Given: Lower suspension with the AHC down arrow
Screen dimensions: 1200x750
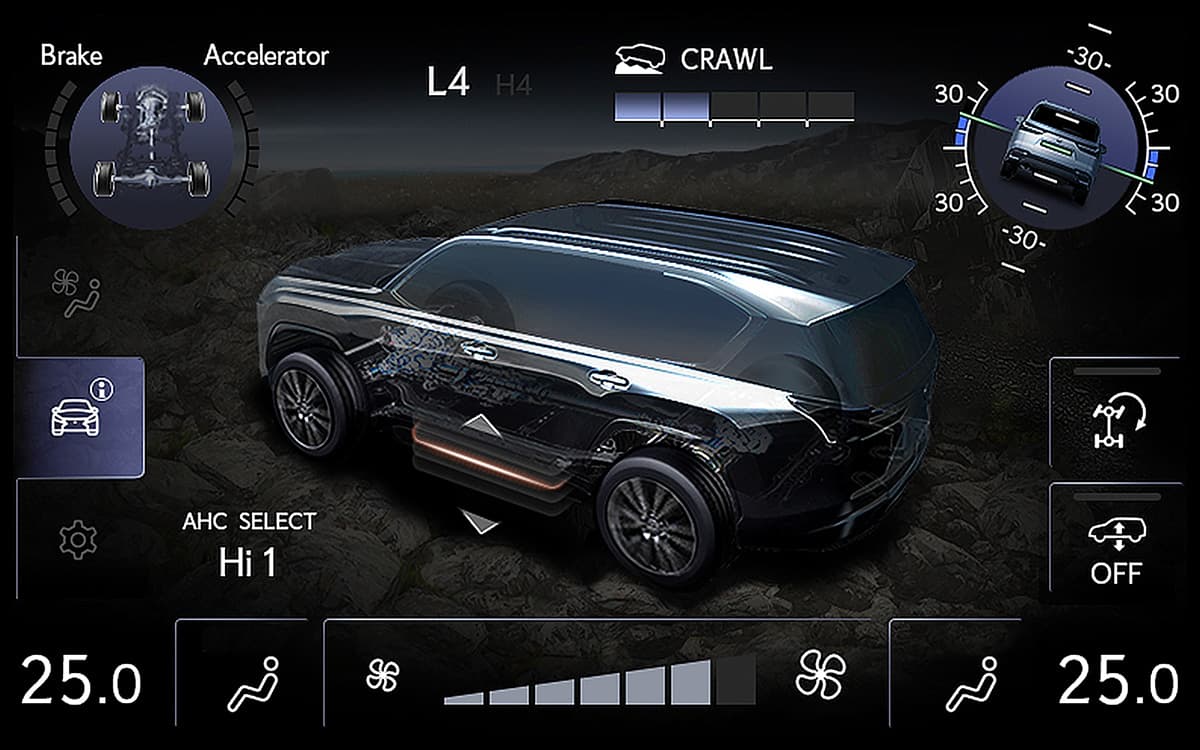Looking at the screenshot, I should (x=481, y=520).
